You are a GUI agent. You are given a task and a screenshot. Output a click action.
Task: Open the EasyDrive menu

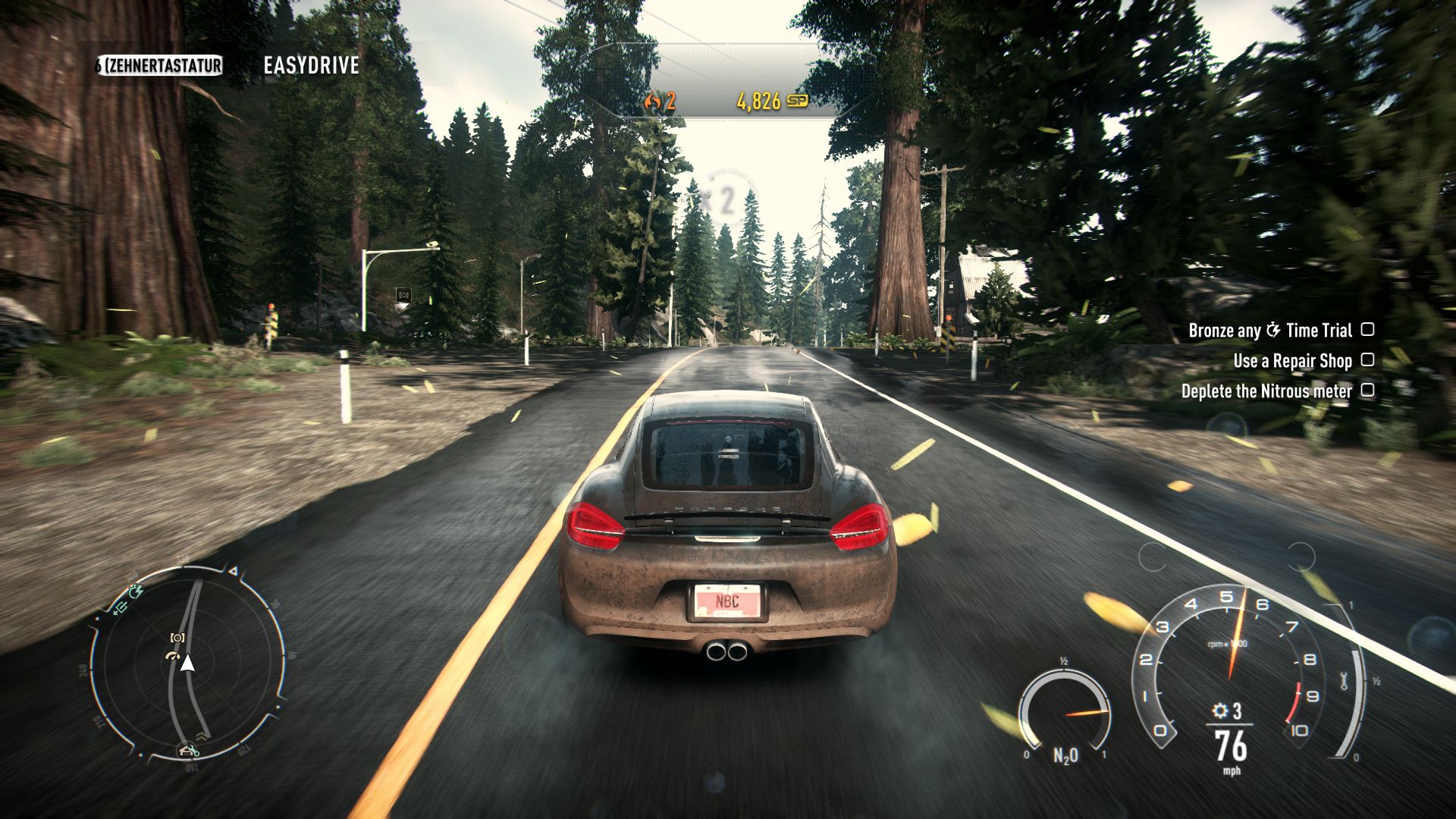311,65
